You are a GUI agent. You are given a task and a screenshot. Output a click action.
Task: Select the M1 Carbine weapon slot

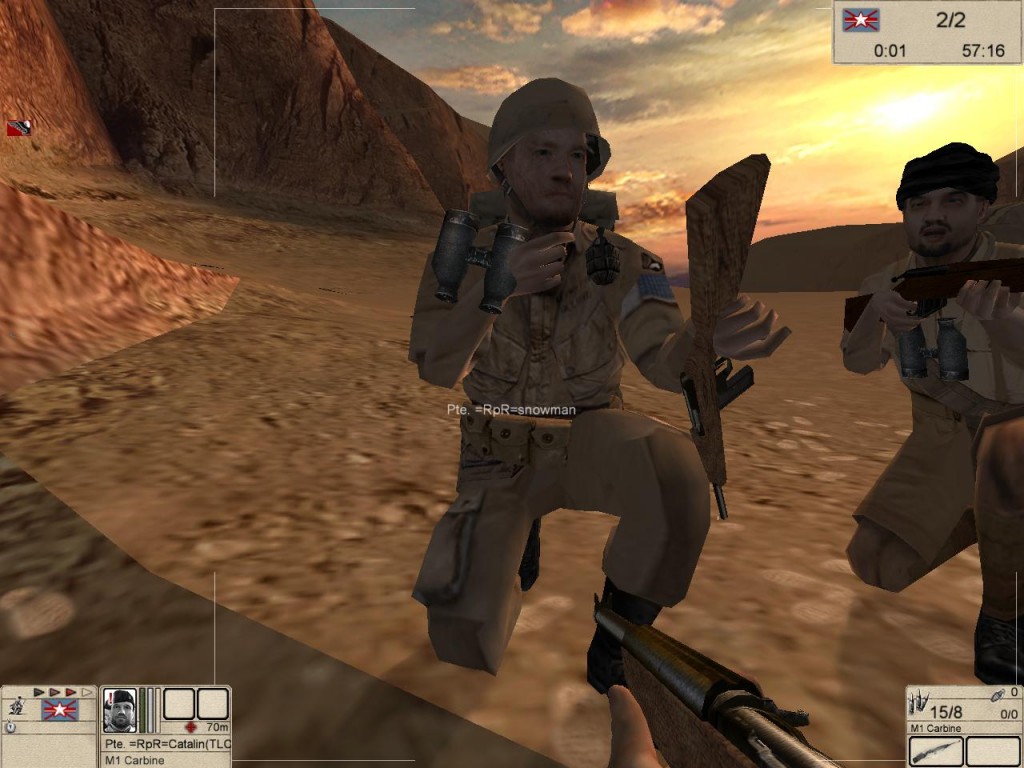click(x=936, y=751)
